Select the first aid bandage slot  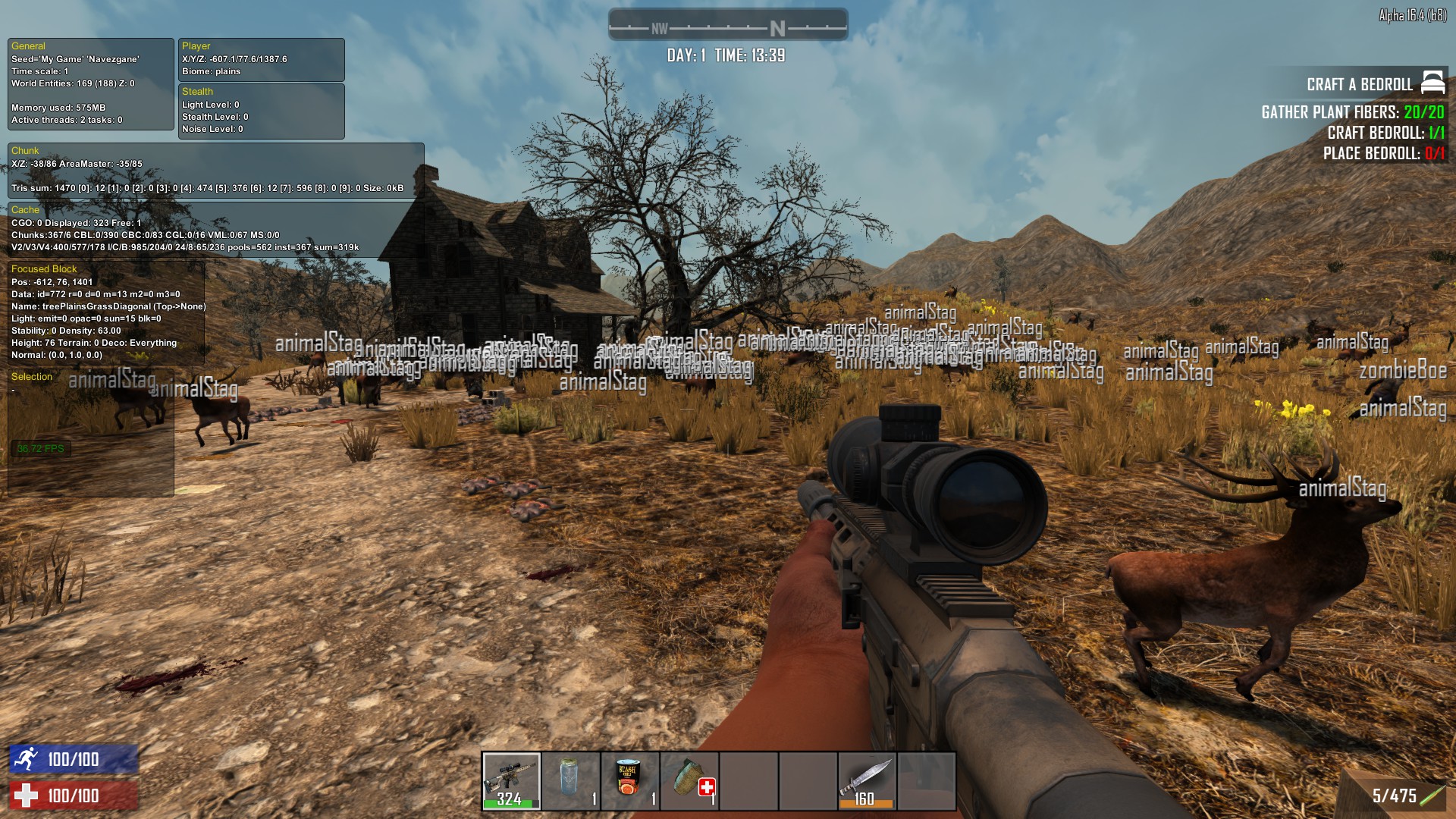pyautogui.click(x=689, y=781)
